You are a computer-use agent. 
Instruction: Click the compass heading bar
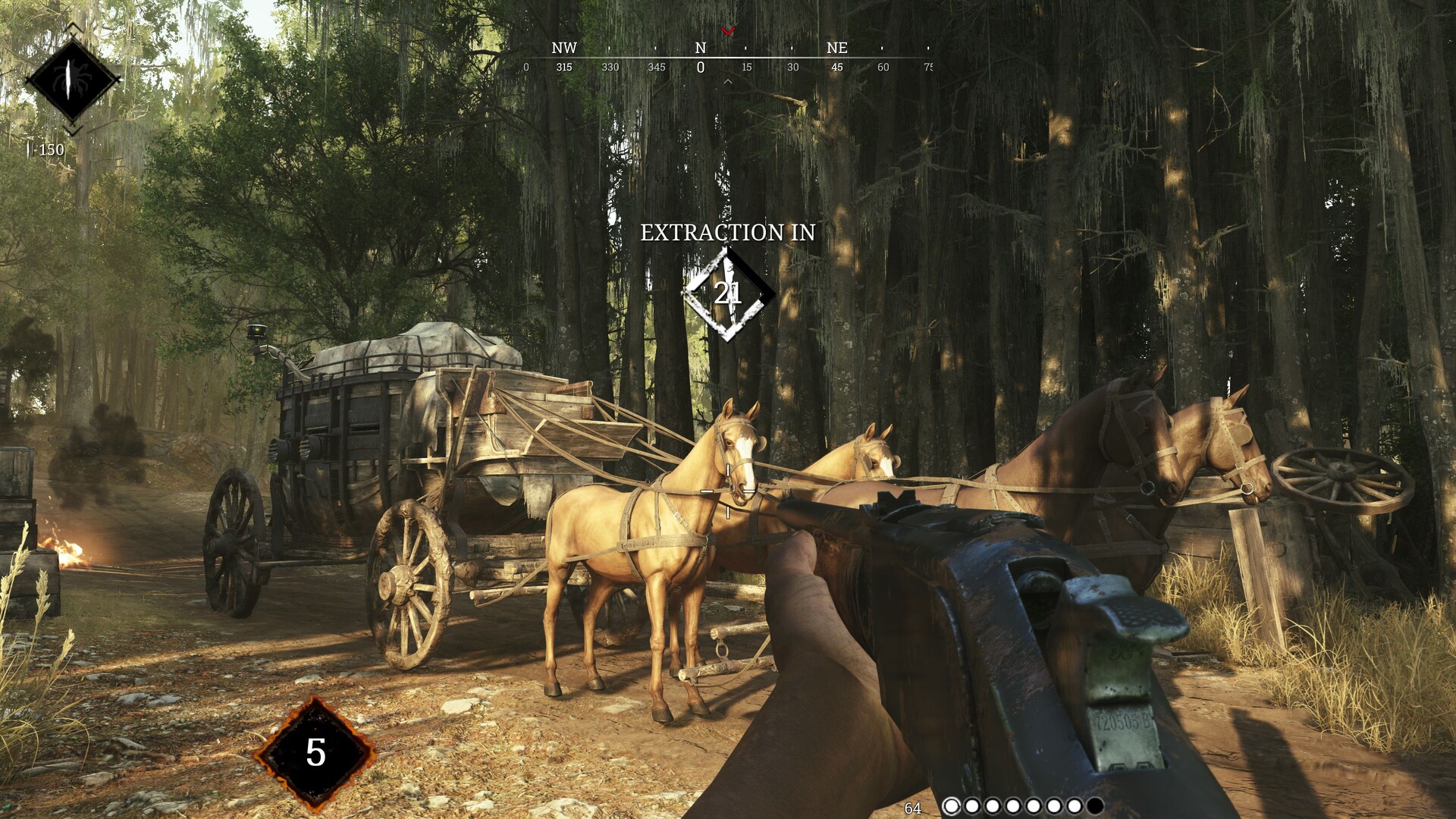(x=726, y=58)
